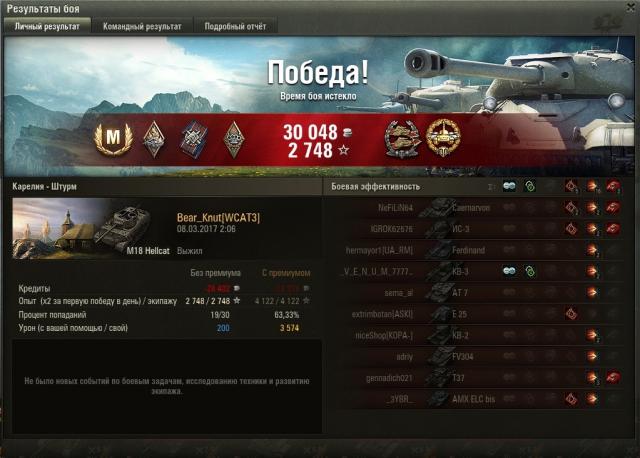Select the extrimbotan E 25 row
640x458 pixels.
tap(472, 313)
